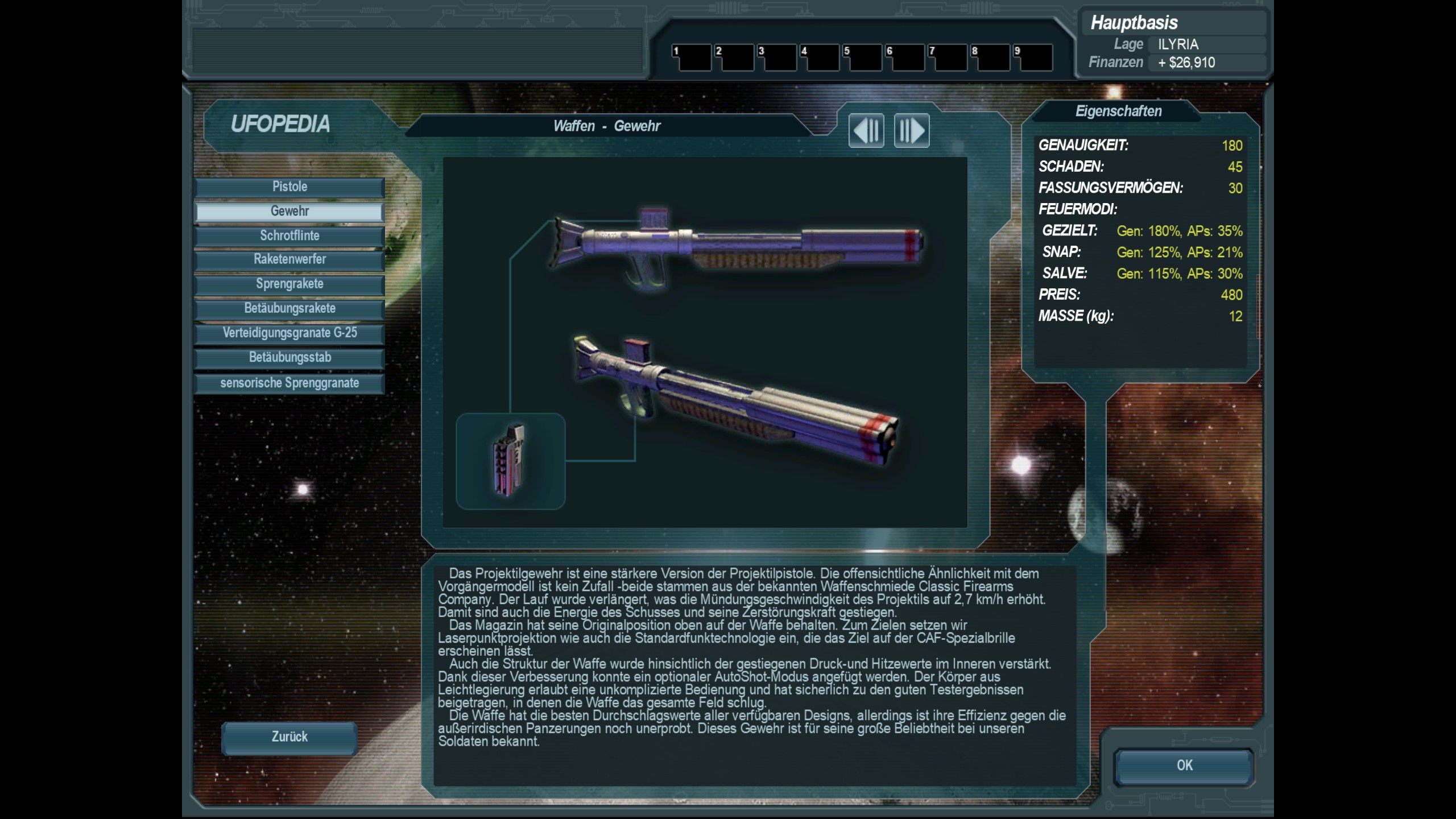Image resolution: width=1456 pixels, height=819 pixels.
Task: Choose the Gewehr weapon entry
Action: tap(289, 212)
